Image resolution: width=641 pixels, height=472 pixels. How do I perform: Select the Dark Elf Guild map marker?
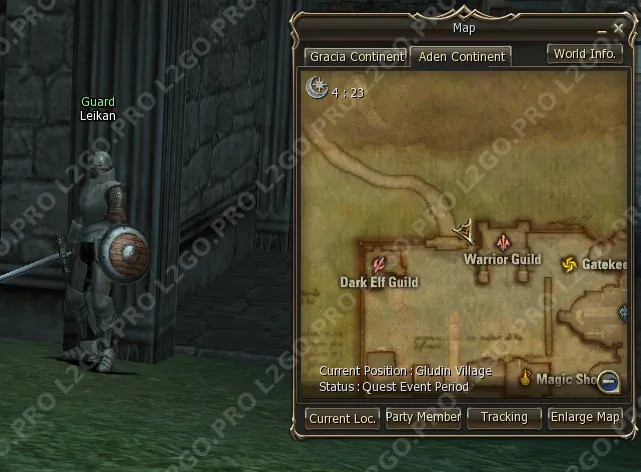379,265
